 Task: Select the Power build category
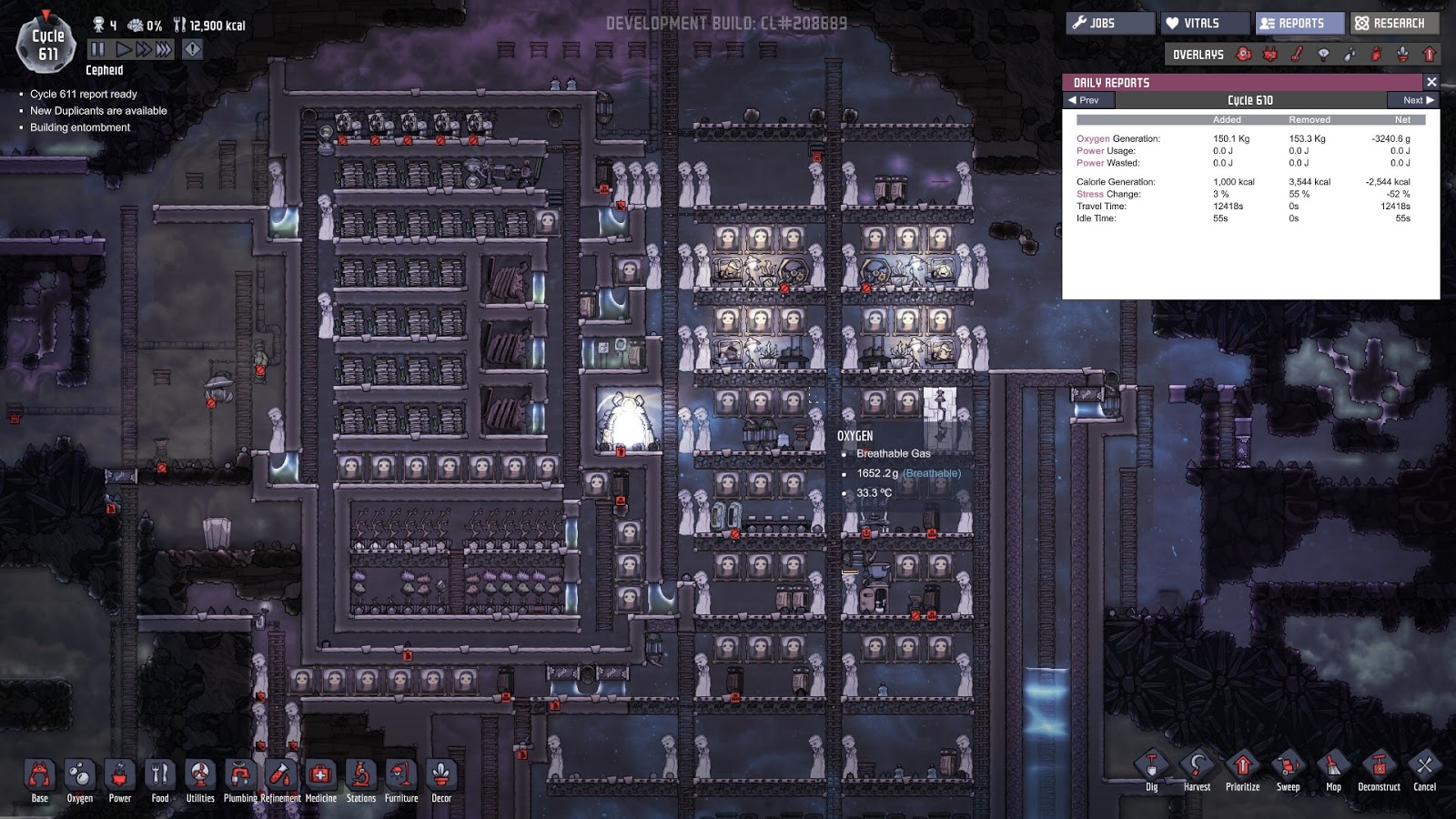(x=120, y=776)
